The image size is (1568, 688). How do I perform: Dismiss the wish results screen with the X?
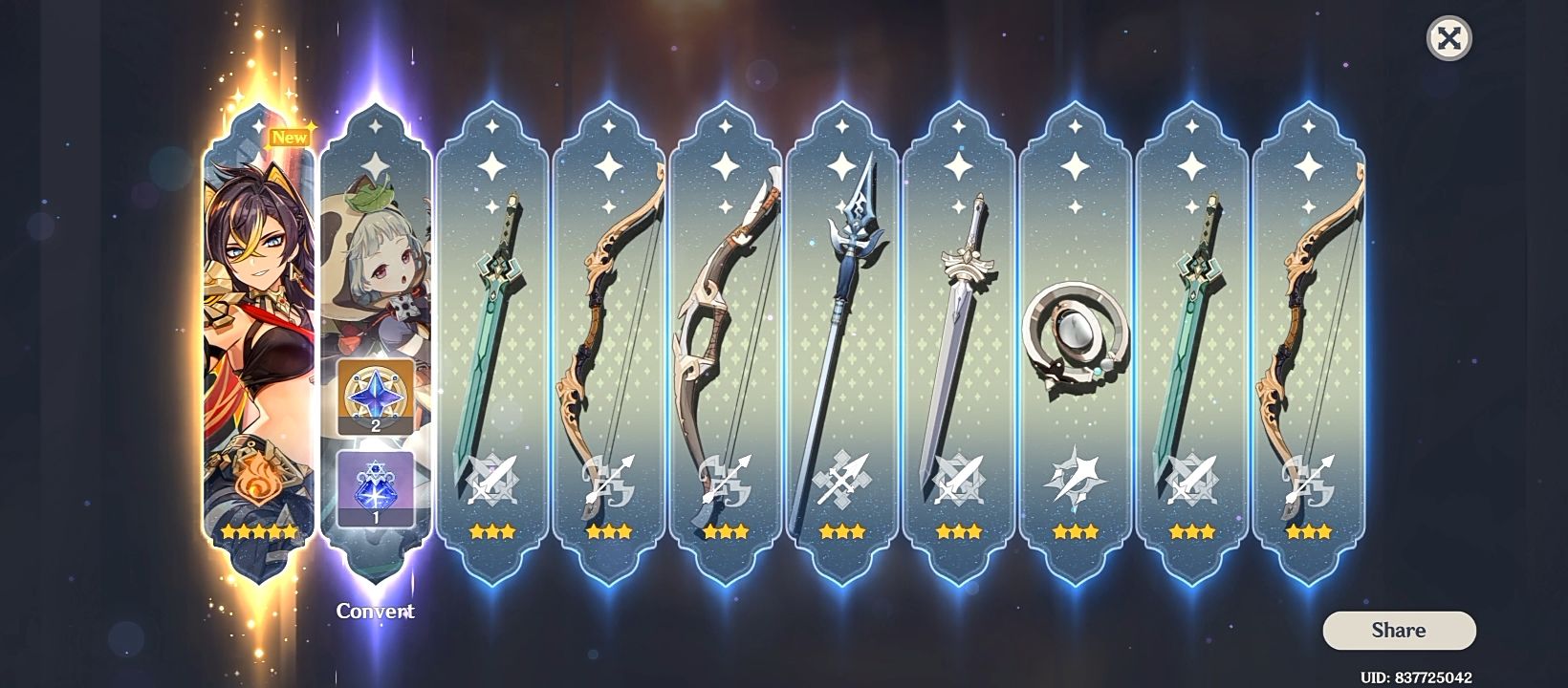[1450, 40]
